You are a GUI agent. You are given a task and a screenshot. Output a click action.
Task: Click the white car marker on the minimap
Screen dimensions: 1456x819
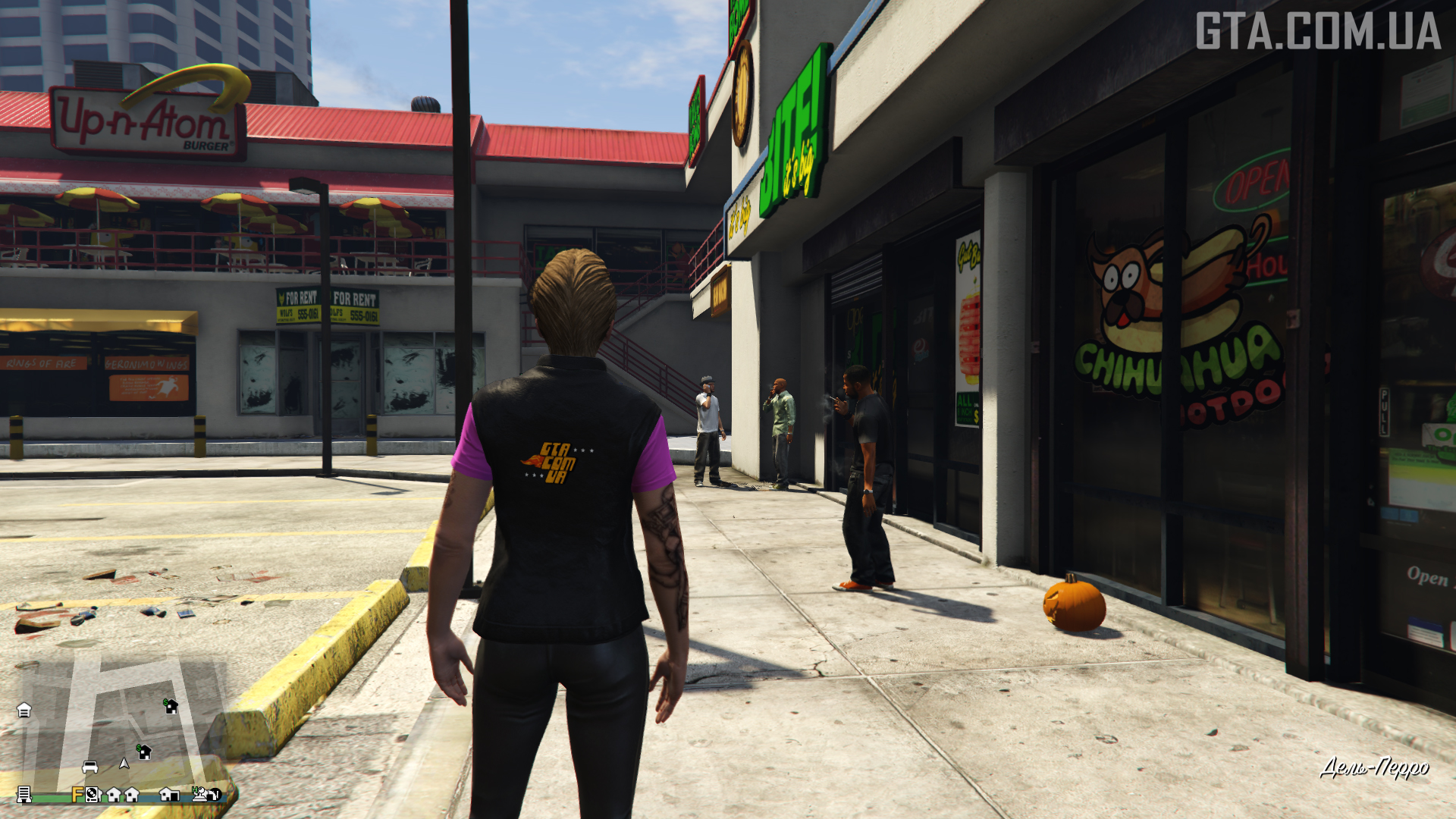(89, 767)
